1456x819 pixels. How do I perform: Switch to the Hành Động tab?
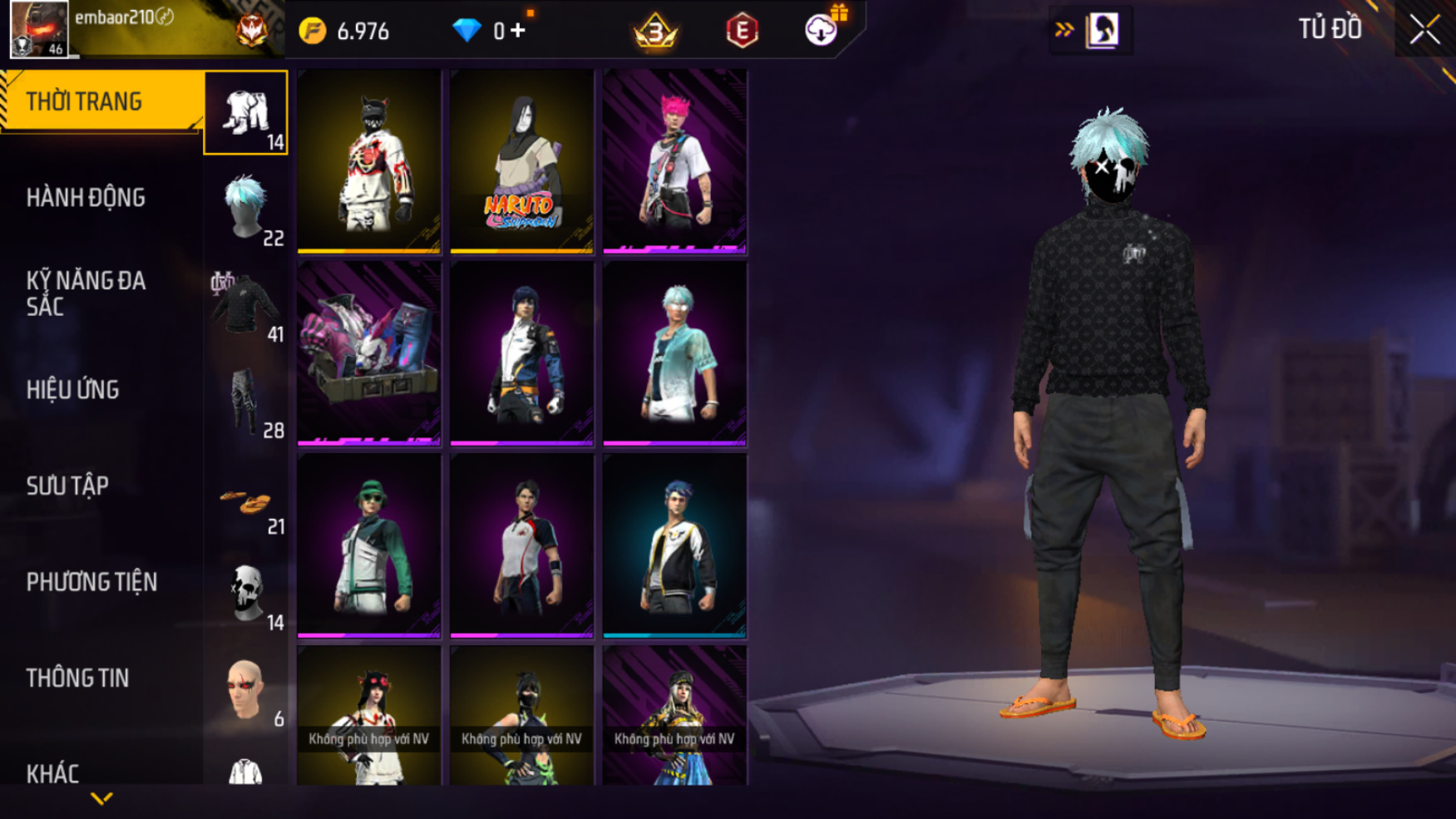tap(86, 198)
